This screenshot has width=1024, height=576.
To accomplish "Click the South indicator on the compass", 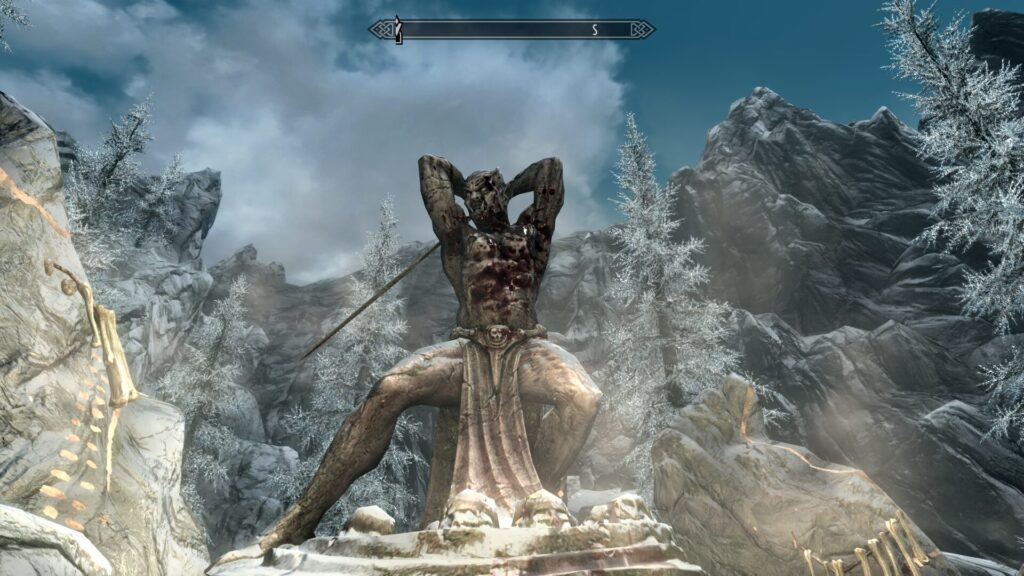I will (x=595, y=30).
